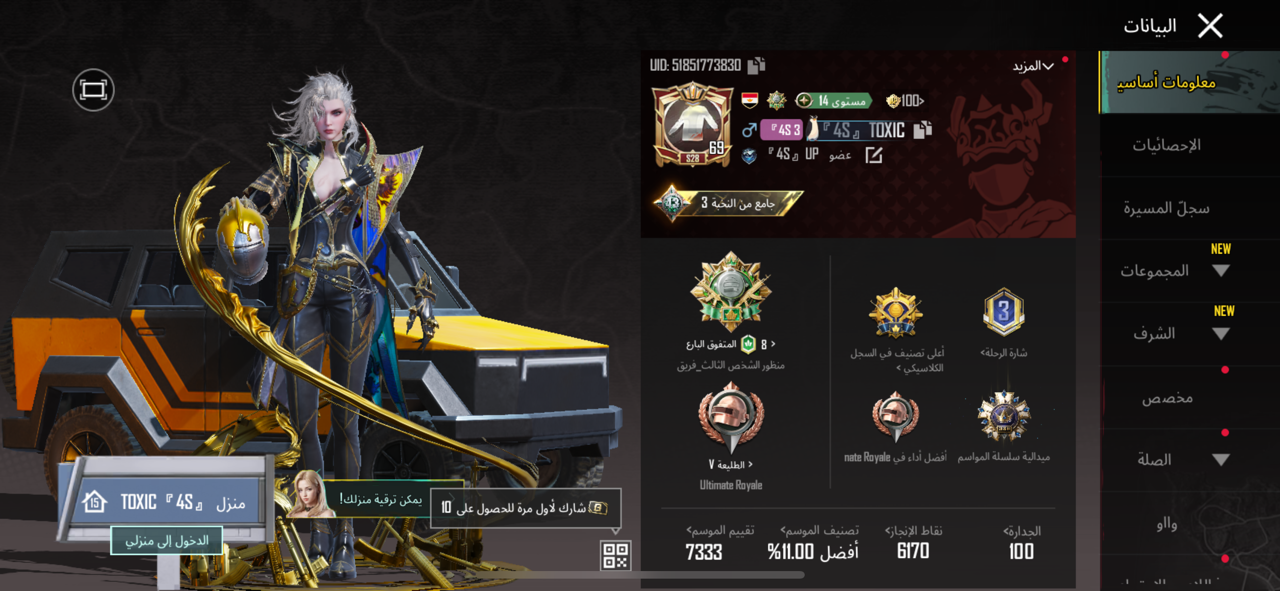
Task: Open the المزيد more dropdown
Action: tap(1034, 66)
